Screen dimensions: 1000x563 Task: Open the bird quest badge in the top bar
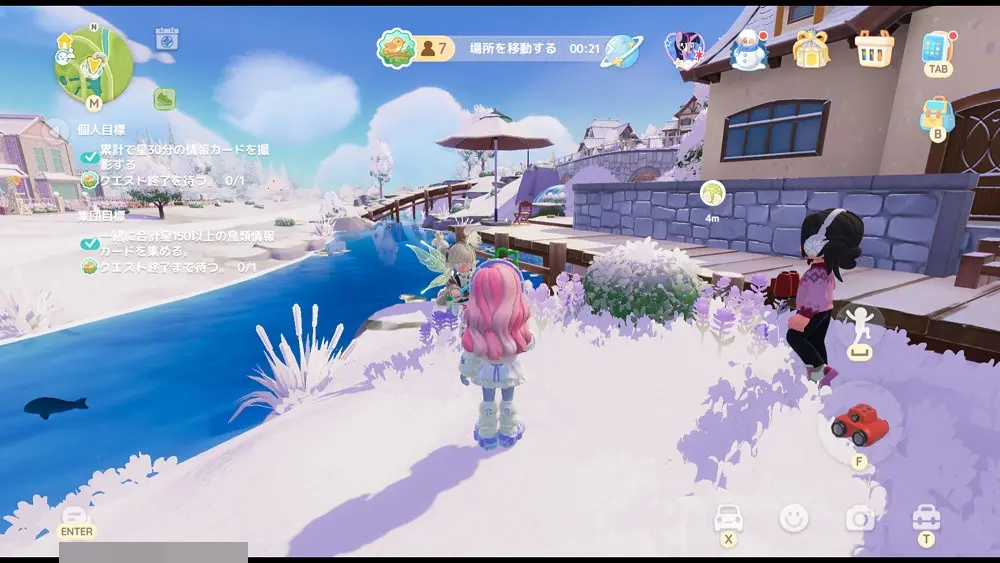coord(396,48)
